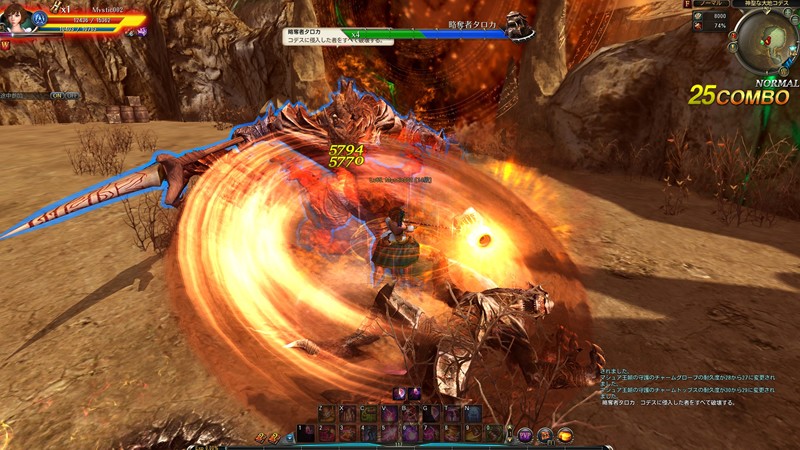
Task: Use the green skill bound to C
Action: [368, 413]
